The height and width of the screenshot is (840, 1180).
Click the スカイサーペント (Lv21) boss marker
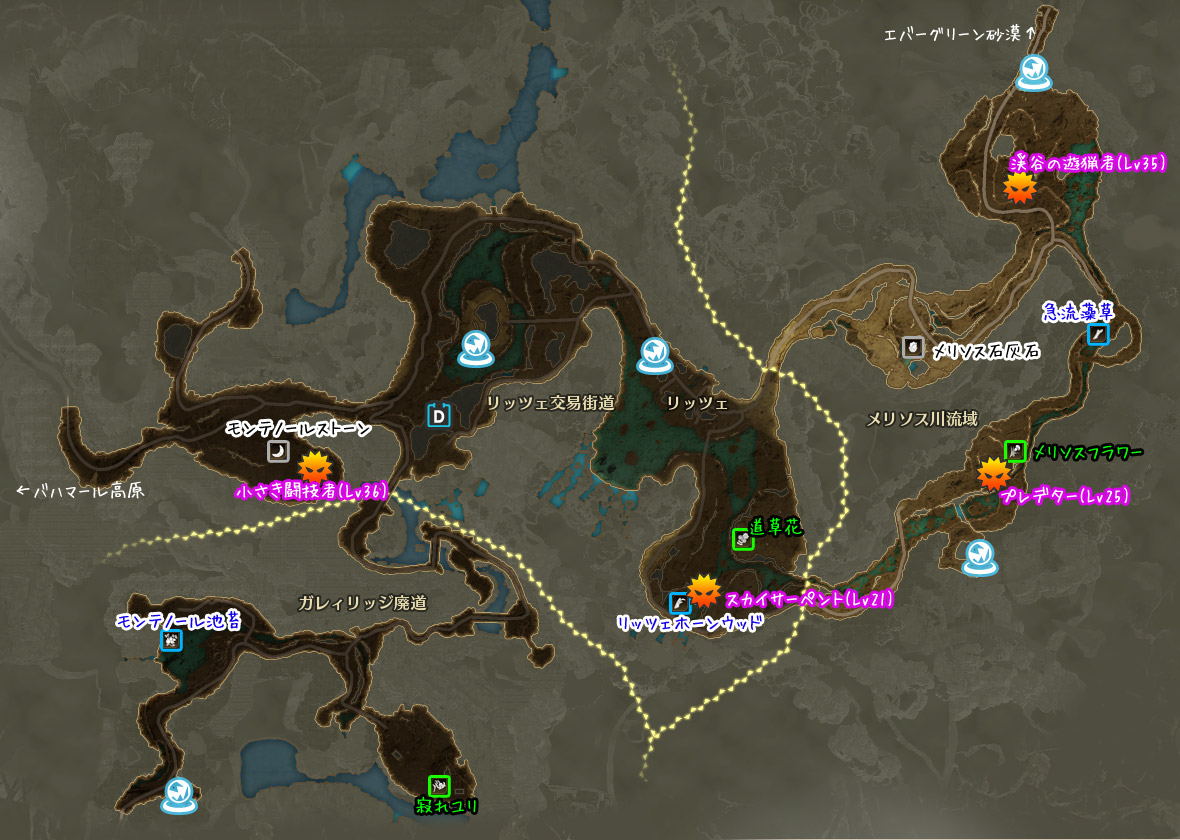[704, 591]
